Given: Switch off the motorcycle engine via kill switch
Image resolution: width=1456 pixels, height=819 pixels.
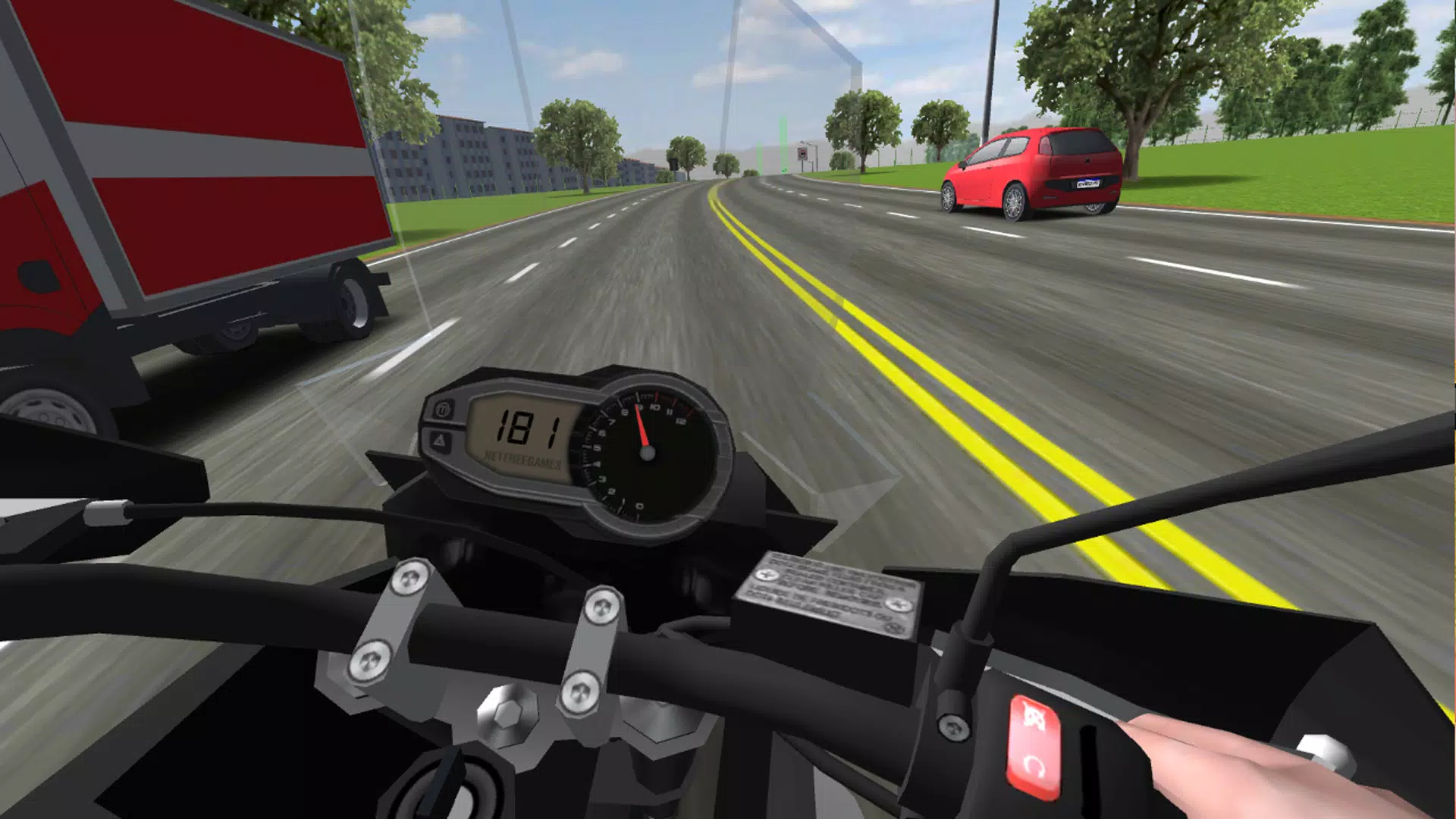Looking at the screenshot, I should point(1034,718).
